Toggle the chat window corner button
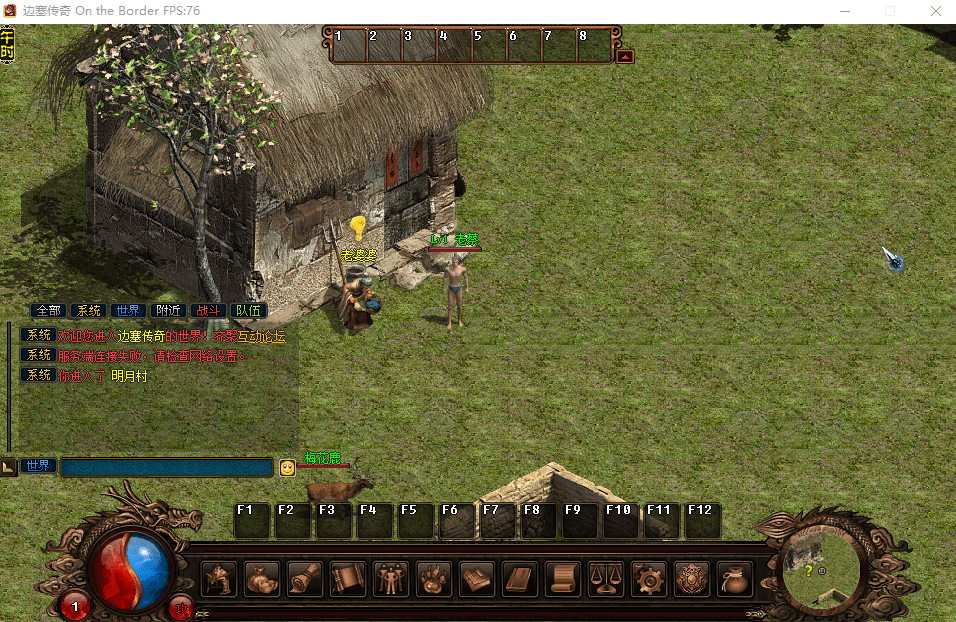 click(8, 467)
